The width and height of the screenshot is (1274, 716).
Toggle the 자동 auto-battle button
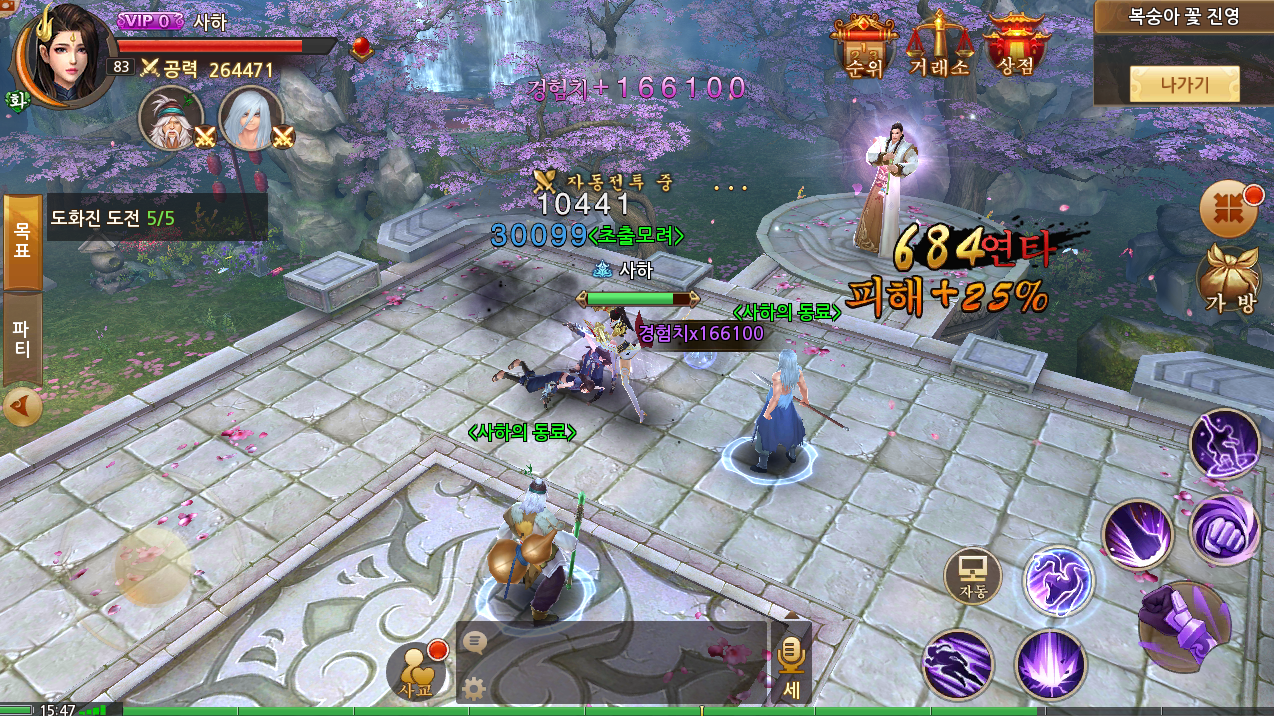point(972,576)
